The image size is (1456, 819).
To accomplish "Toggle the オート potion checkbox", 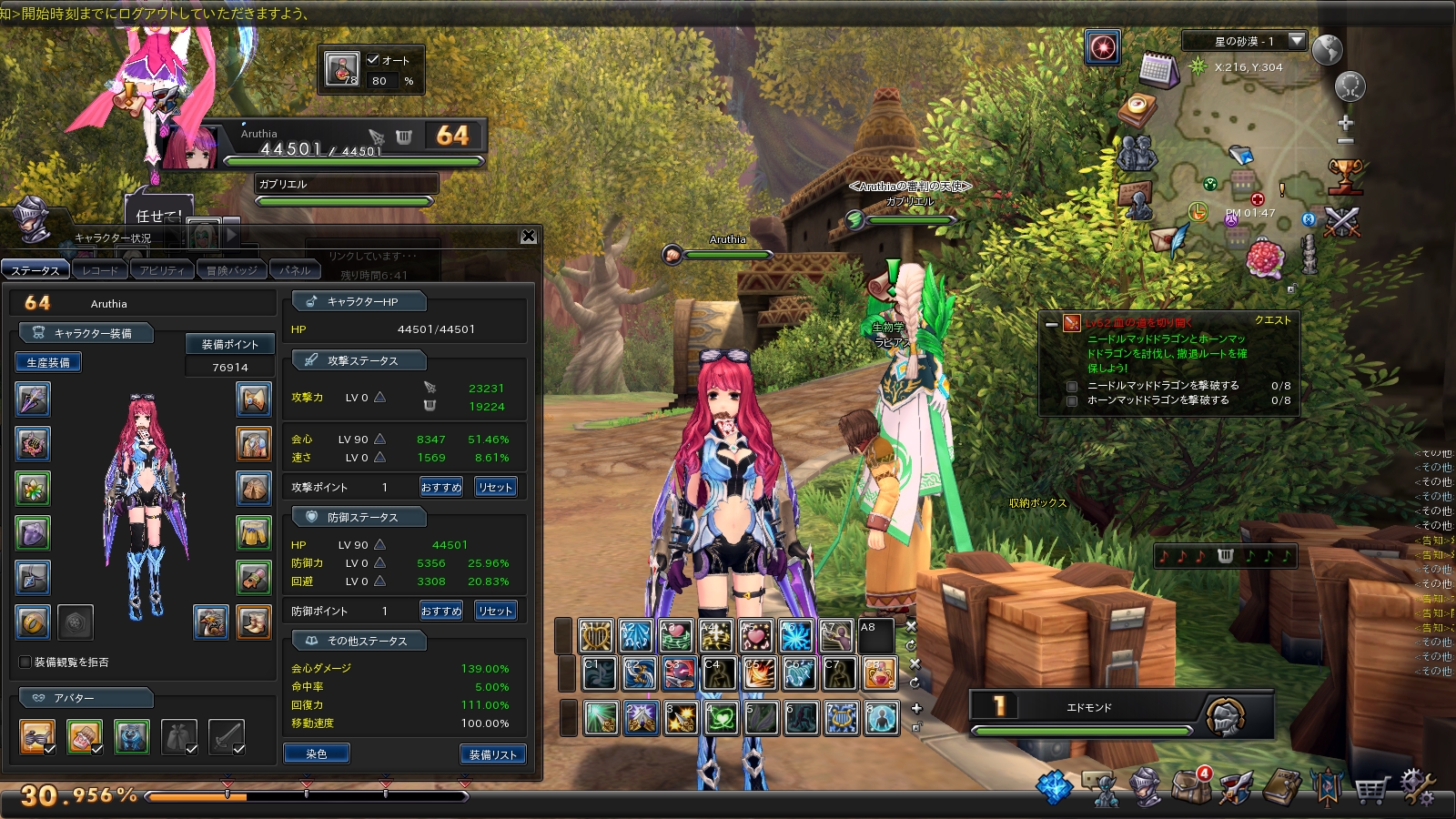I will pyautogui.click(x=373, y=59).
